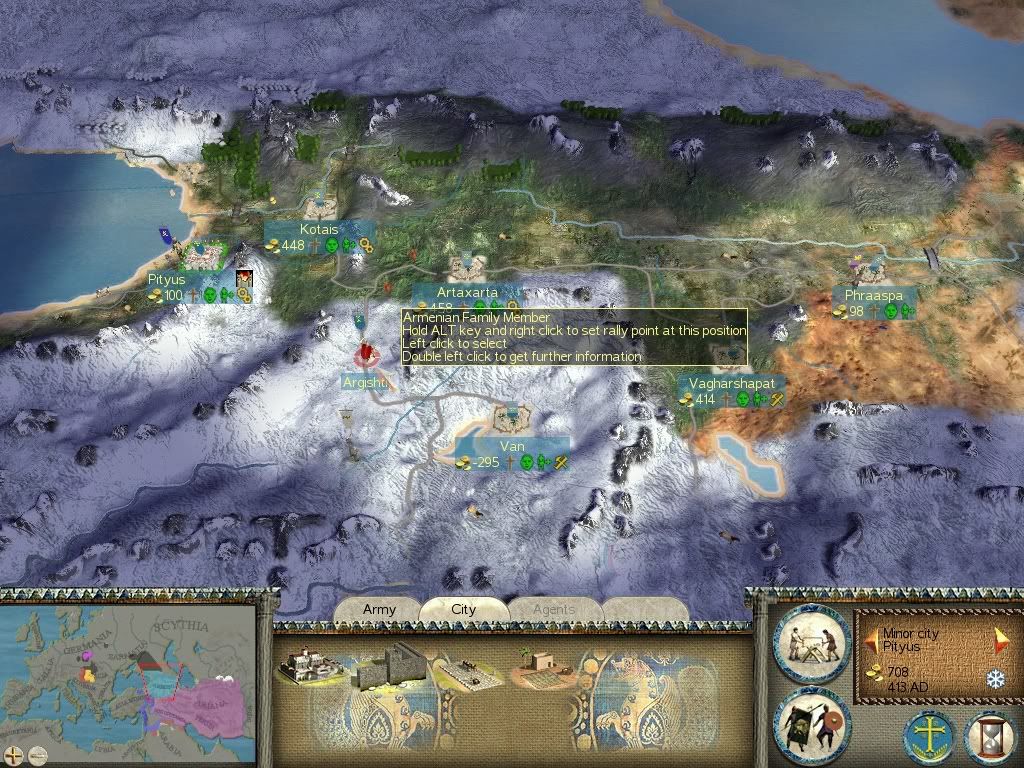Switch to the Army tab
Screen dimensions: 1024x768
click(379, 609)
